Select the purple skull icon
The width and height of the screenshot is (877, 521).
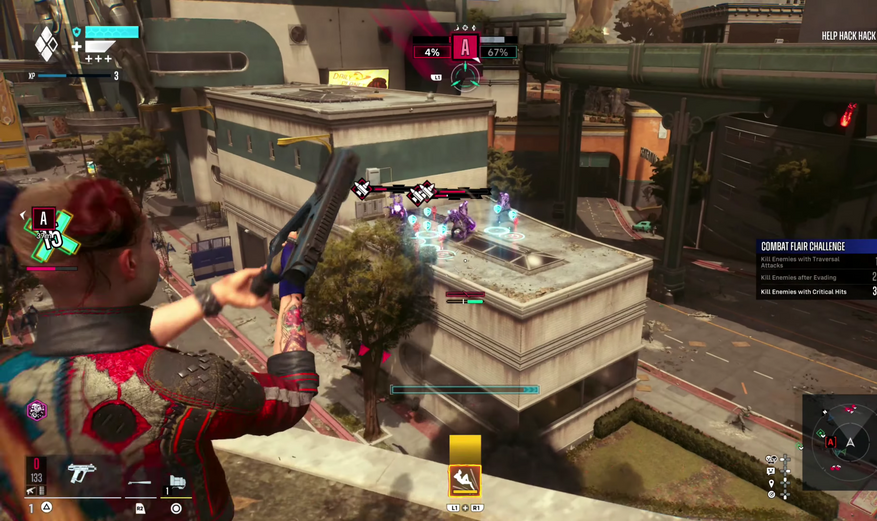coord(36,410)
